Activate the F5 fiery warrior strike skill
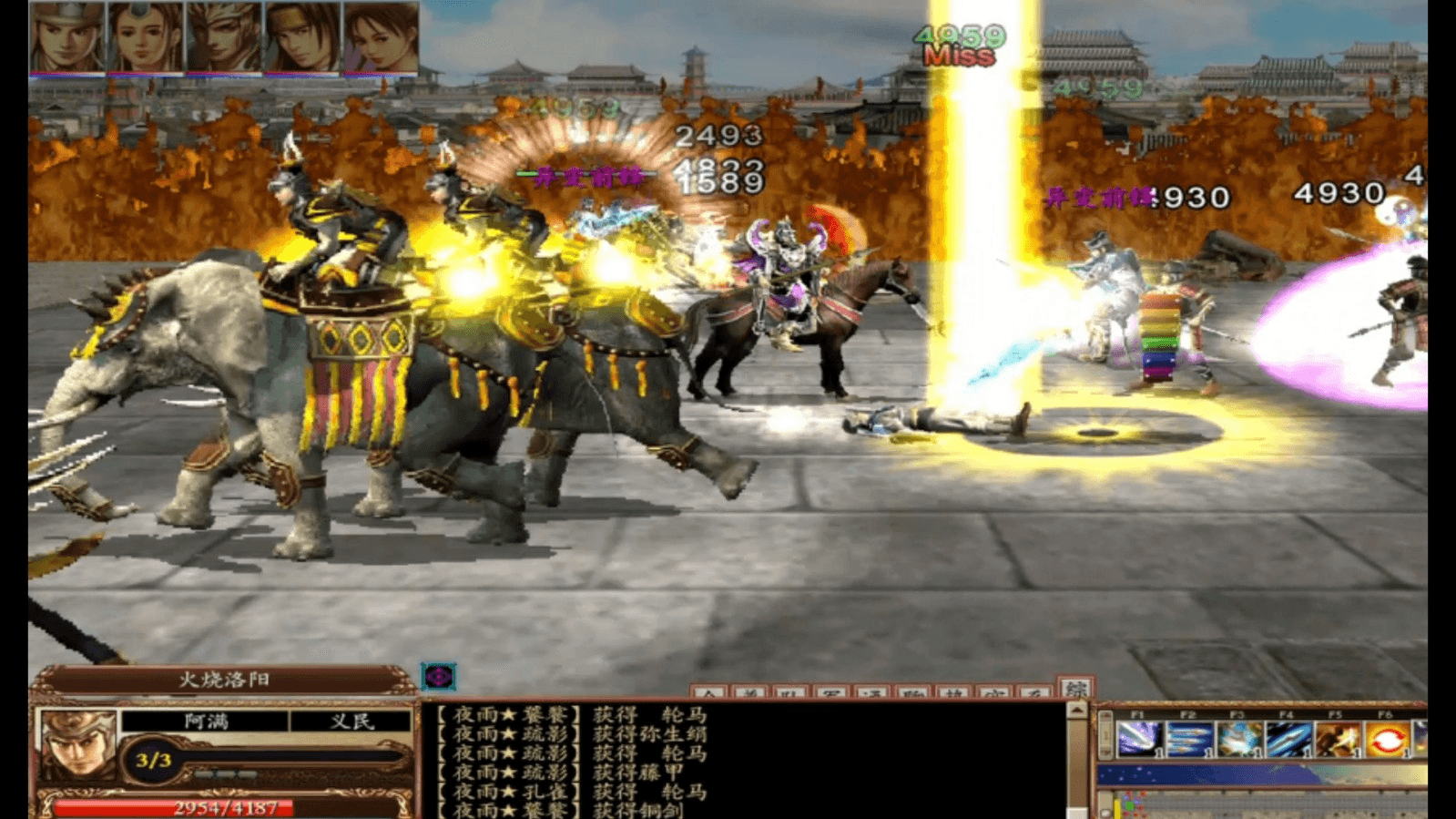This screenshot has width=1456, height=819. coord(1336,739)
